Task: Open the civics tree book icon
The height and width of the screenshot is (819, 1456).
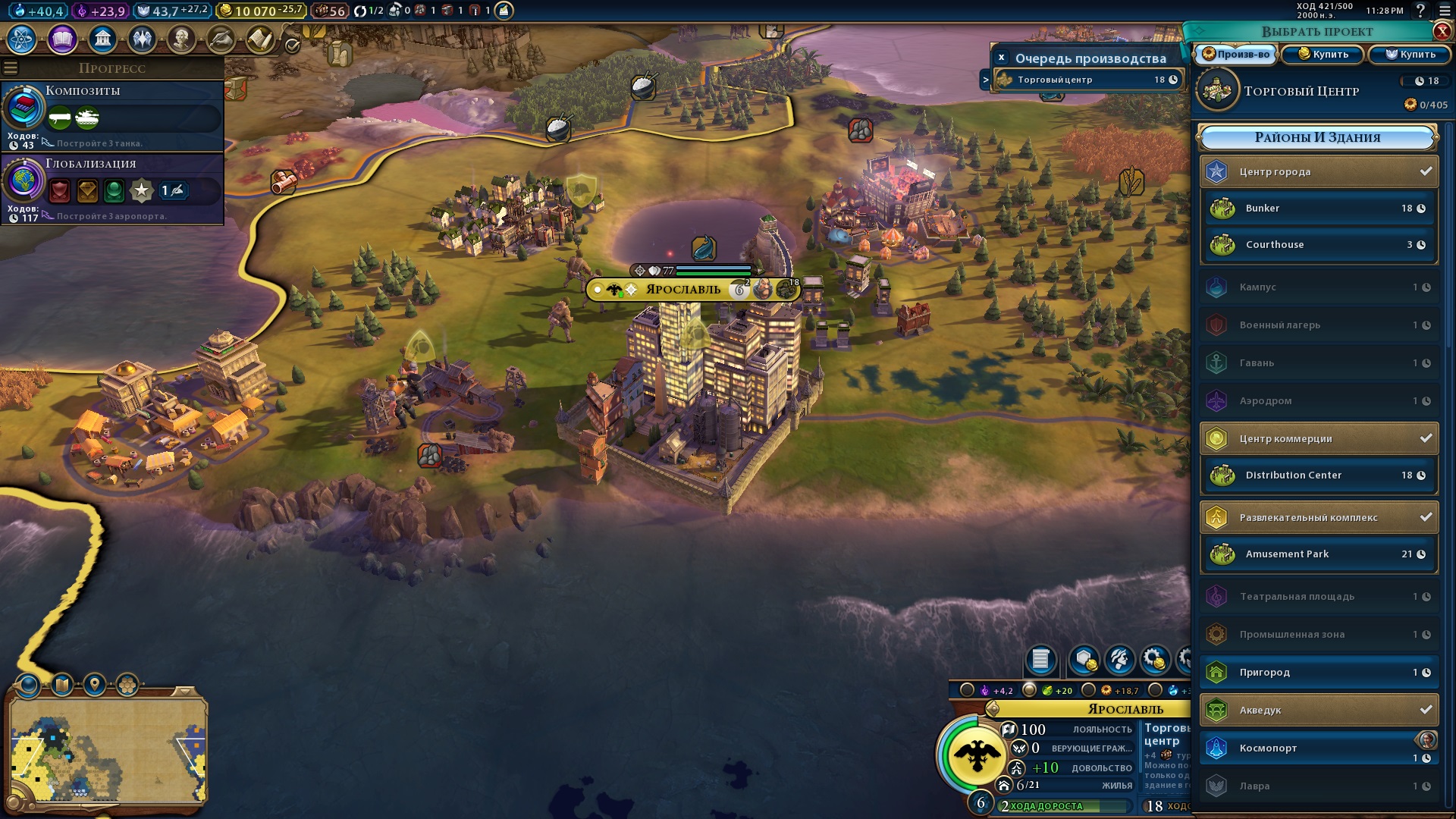Action: click(62, 39)
